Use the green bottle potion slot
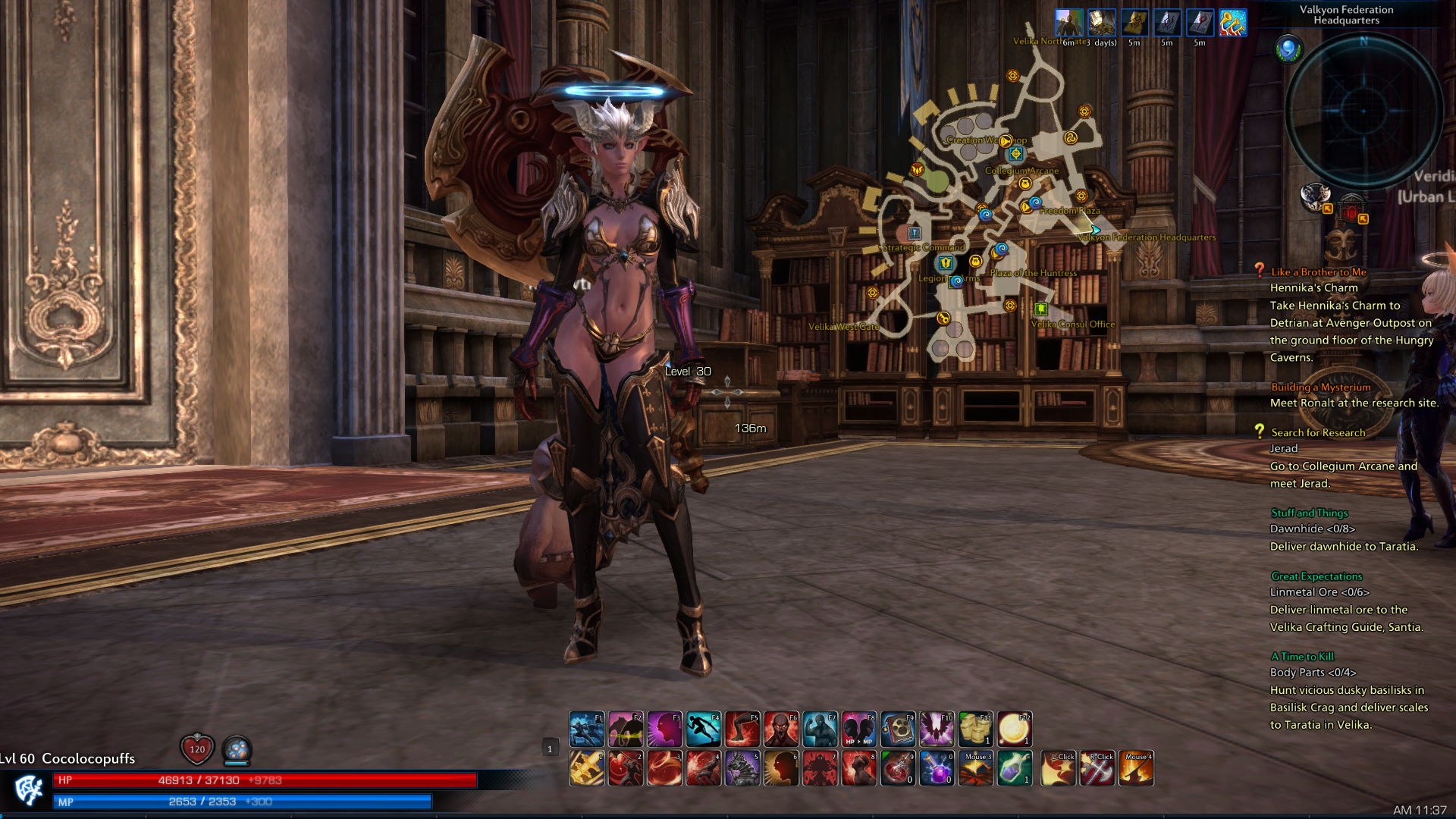This screenshot has height=819, width=1456. (x=1014, y=768)
